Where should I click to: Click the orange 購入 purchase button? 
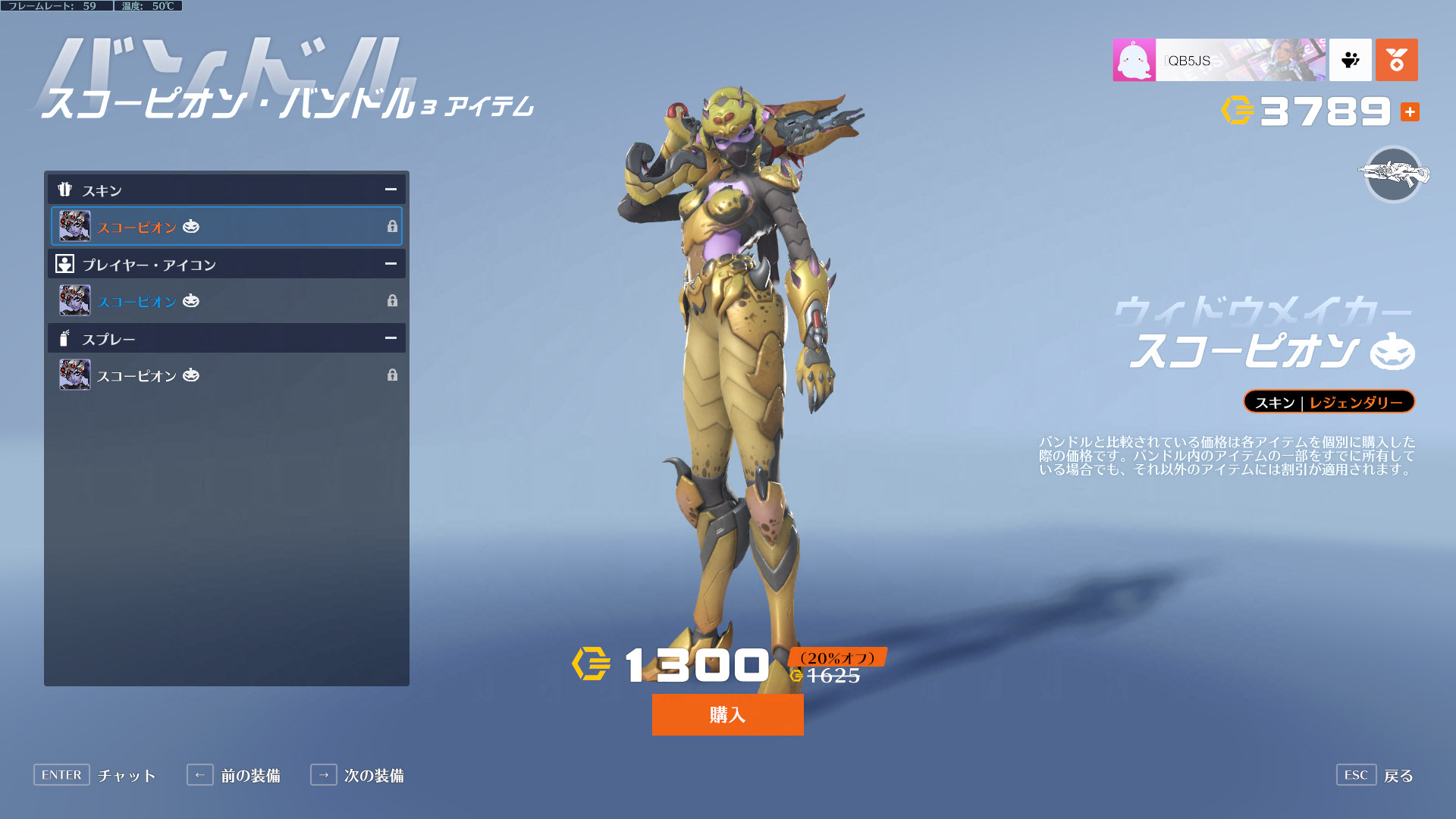(x=727, y=714)
